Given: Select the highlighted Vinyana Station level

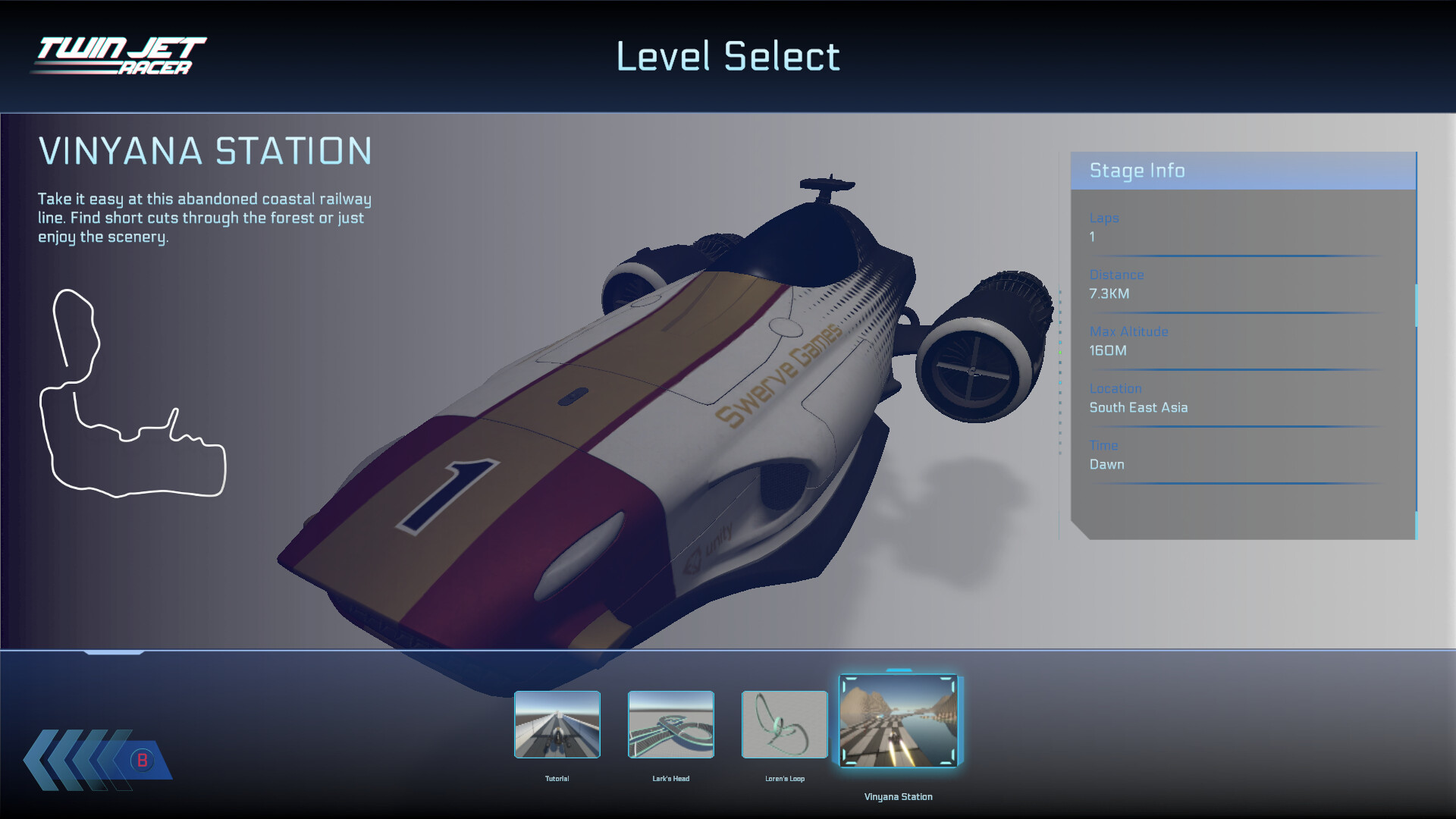Looking at the screenshot, I should pyautogui.click(x=899, y=722).
